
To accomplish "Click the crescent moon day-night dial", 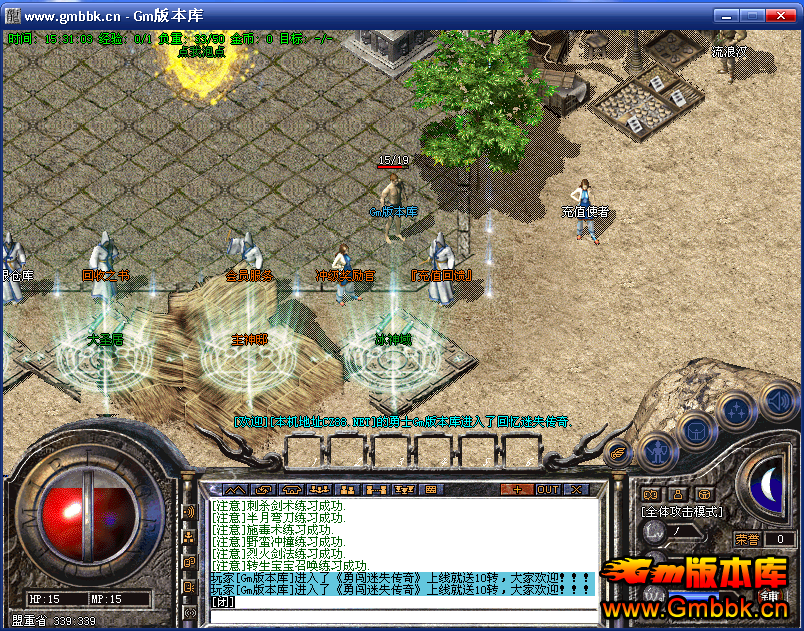I will tap(771, 486).
